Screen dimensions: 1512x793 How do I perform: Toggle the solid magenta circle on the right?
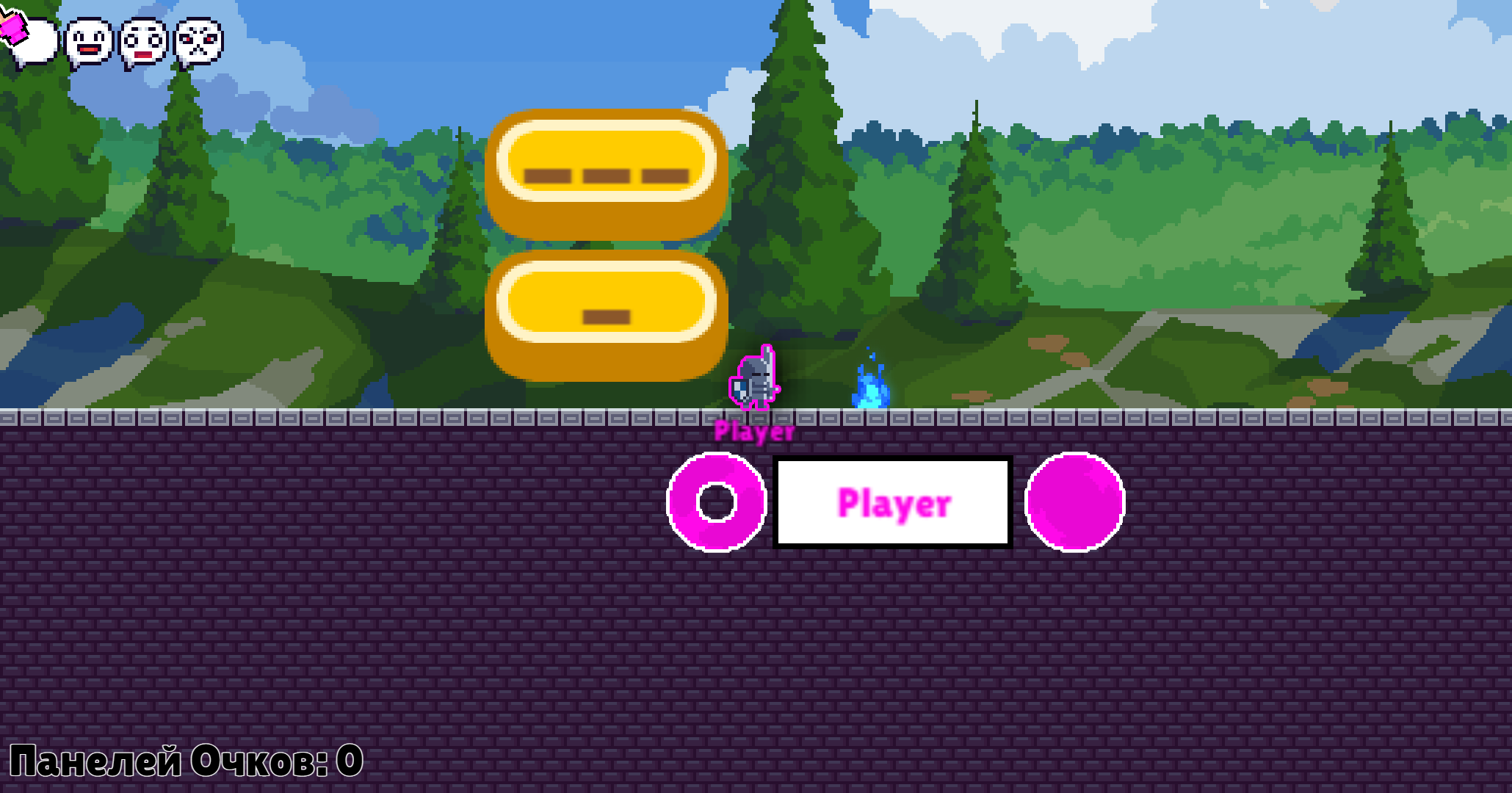[1077, 501]
